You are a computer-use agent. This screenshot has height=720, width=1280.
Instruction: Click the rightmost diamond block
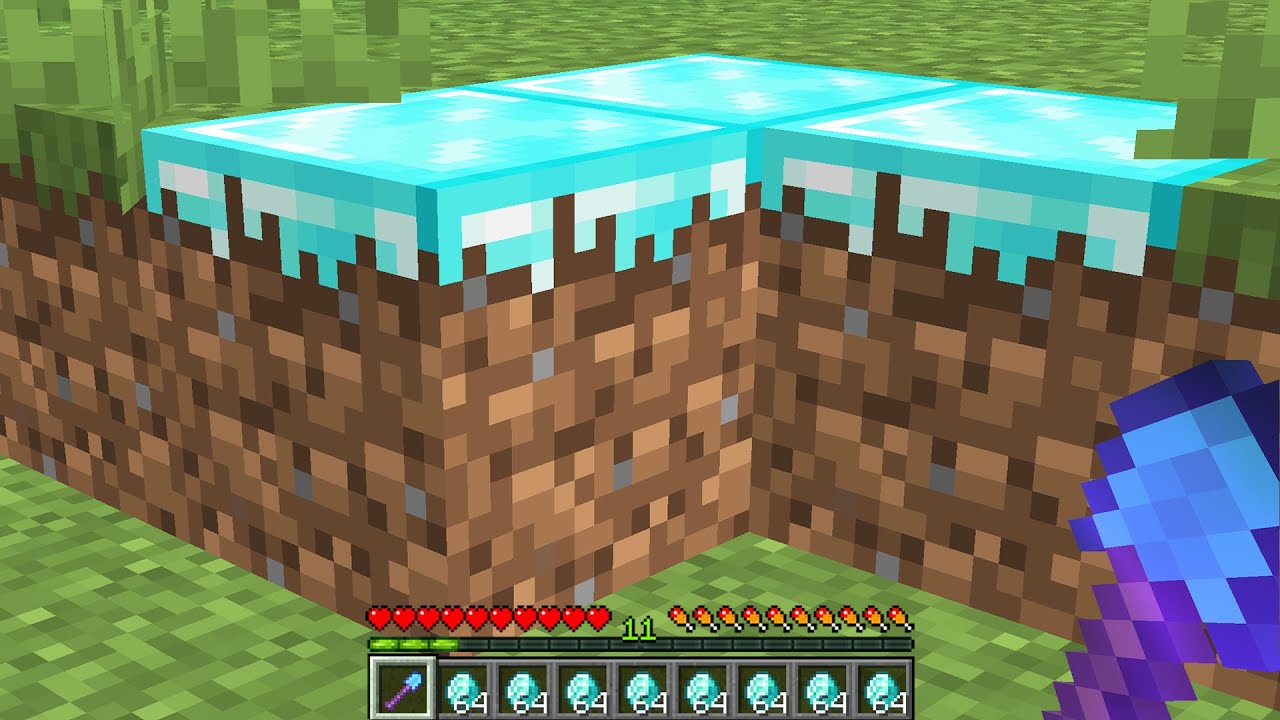tap(1000, 150)
